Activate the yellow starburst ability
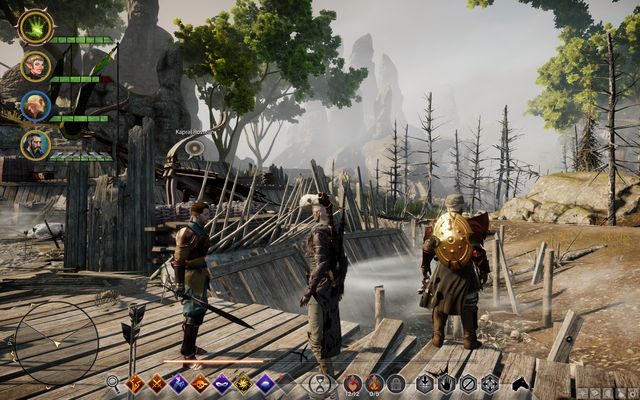The height and width of the screenshot is (400, 640). click(x=242, y=382)
